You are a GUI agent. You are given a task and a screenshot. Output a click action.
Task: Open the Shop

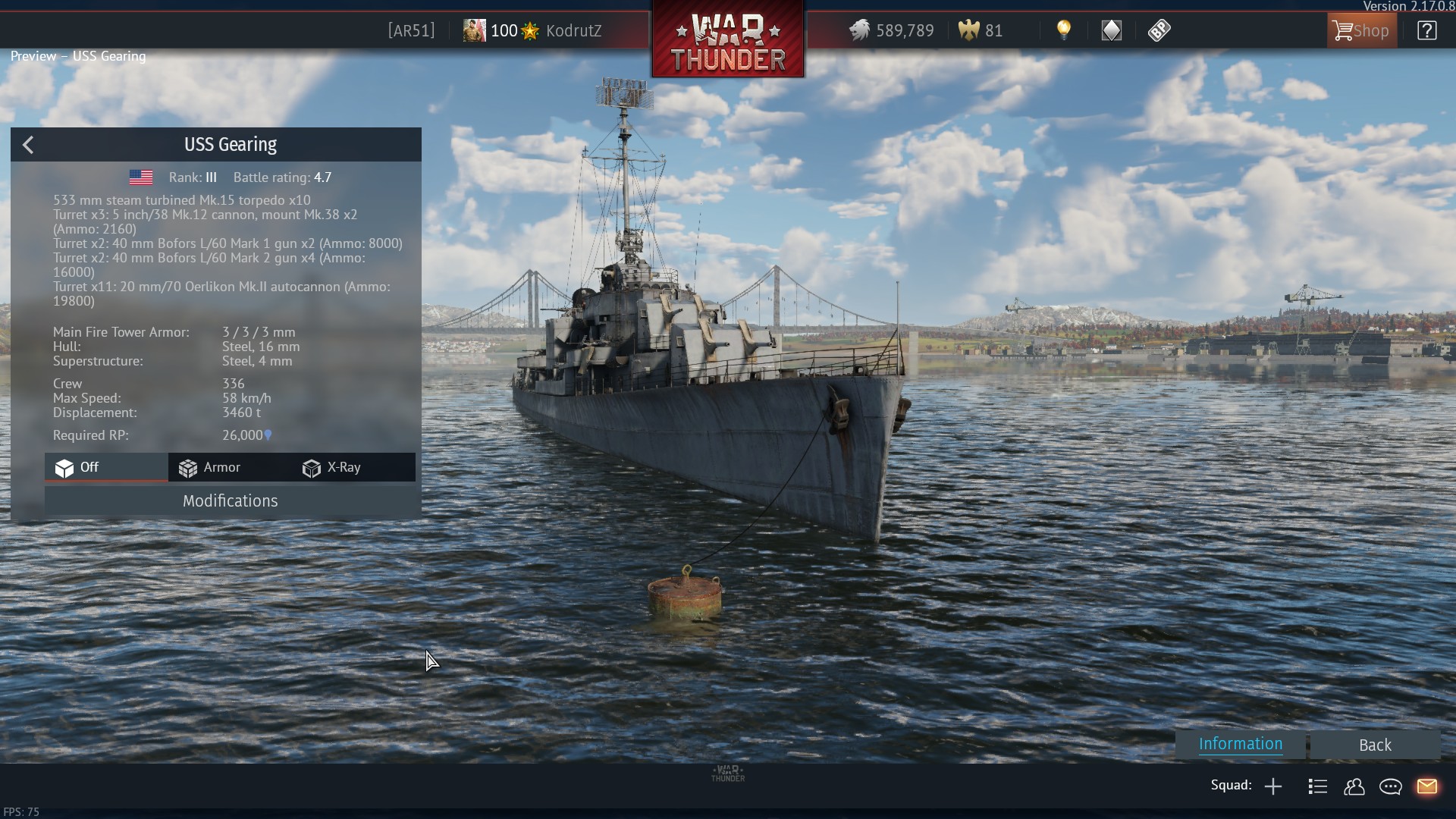pos(1361,31)
